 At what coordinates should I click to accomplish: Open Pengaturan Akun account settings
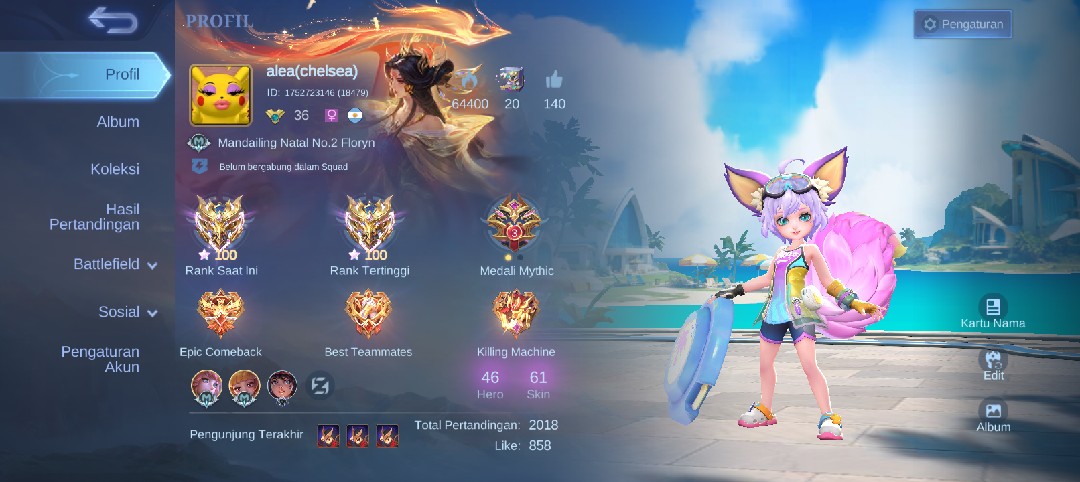coord(100,359)
